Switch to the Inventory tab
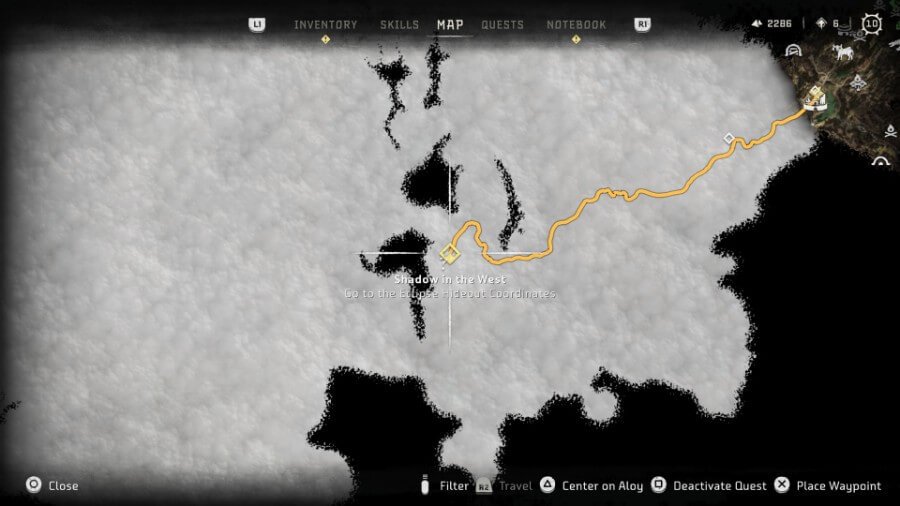The image size is (900, 506). click(325, 25)
